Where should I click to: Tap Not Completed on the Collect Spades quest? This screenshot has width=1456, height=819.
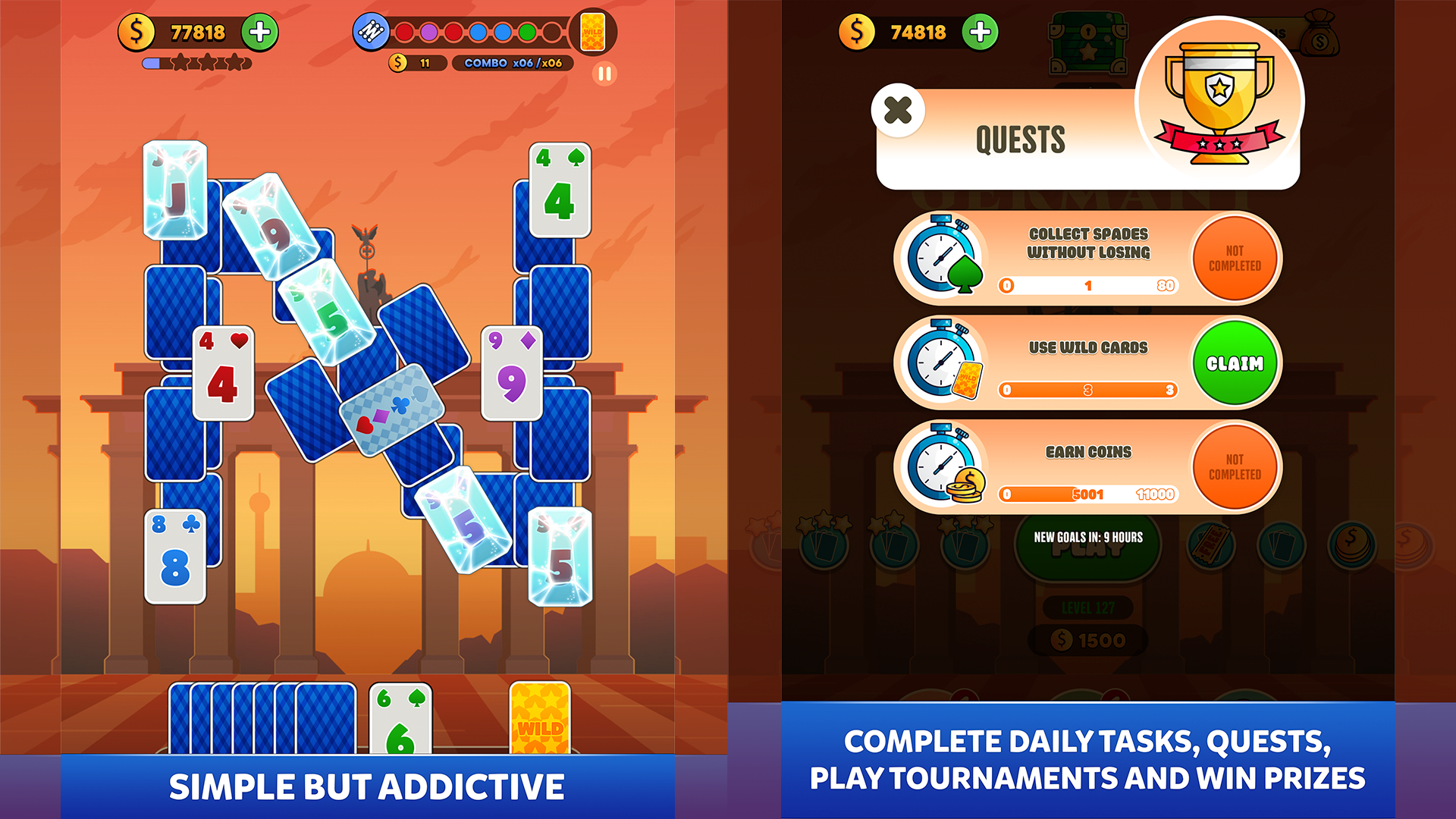1234,258
